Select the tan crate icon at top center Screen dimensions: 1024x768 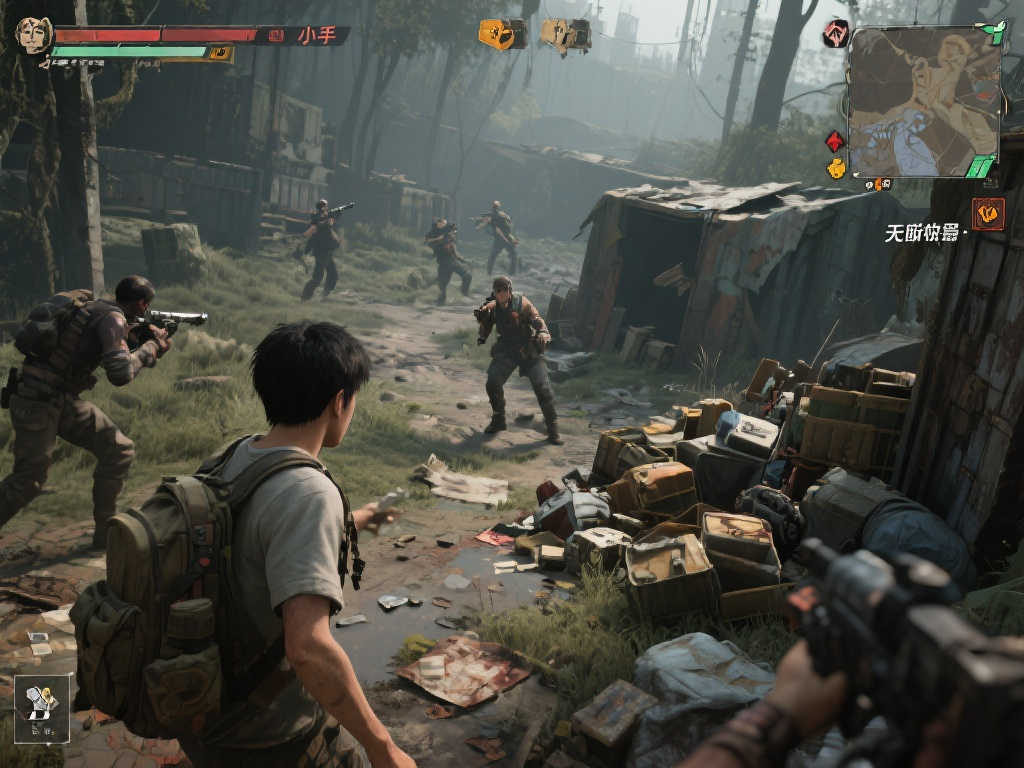(565, 35)
